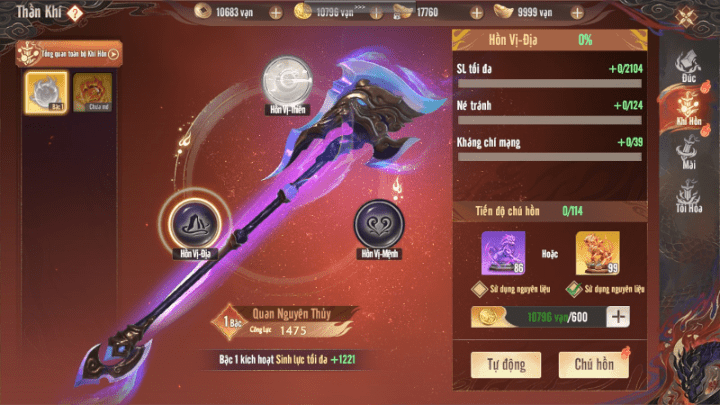
Task: Untick the orange material's Sử dụng nguyên liệu checkbox
Action: (572, 289)
